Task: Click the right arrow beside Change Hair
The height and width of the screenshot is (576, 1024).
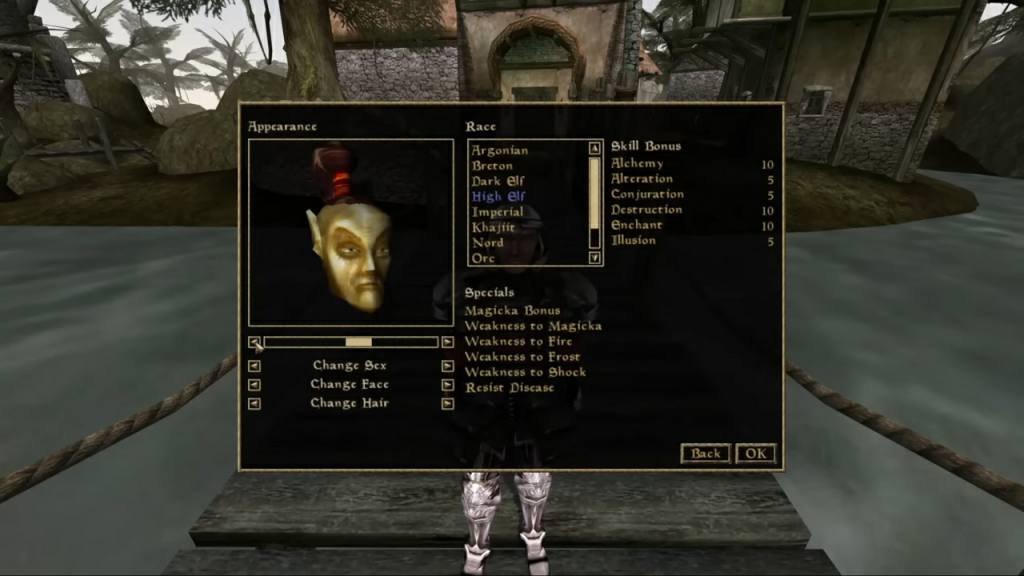Action: pos(447,403)
